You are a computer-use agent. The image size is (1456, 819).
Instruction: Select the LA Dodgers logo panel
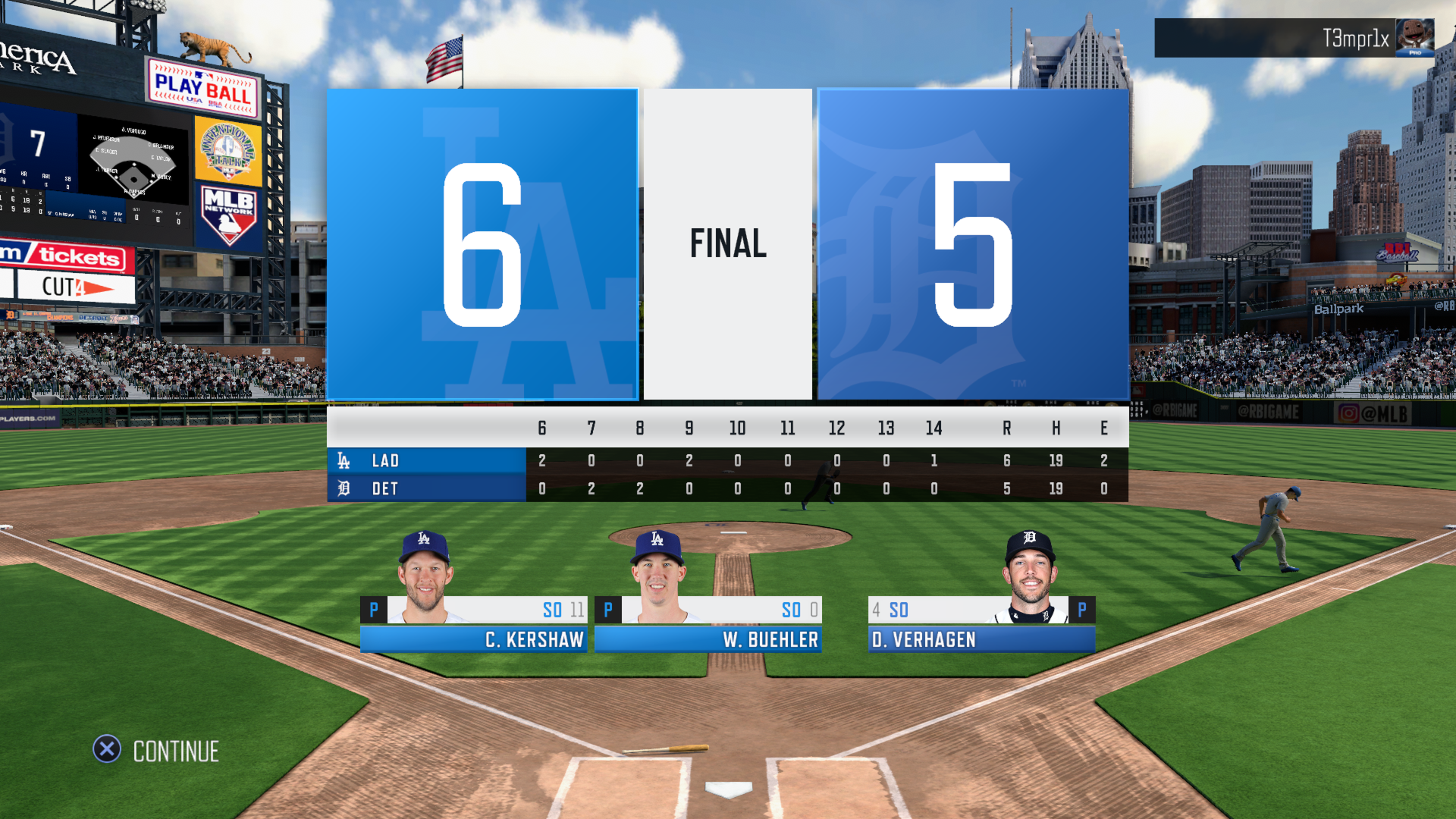pyautogui.click(x=482, y=243)
